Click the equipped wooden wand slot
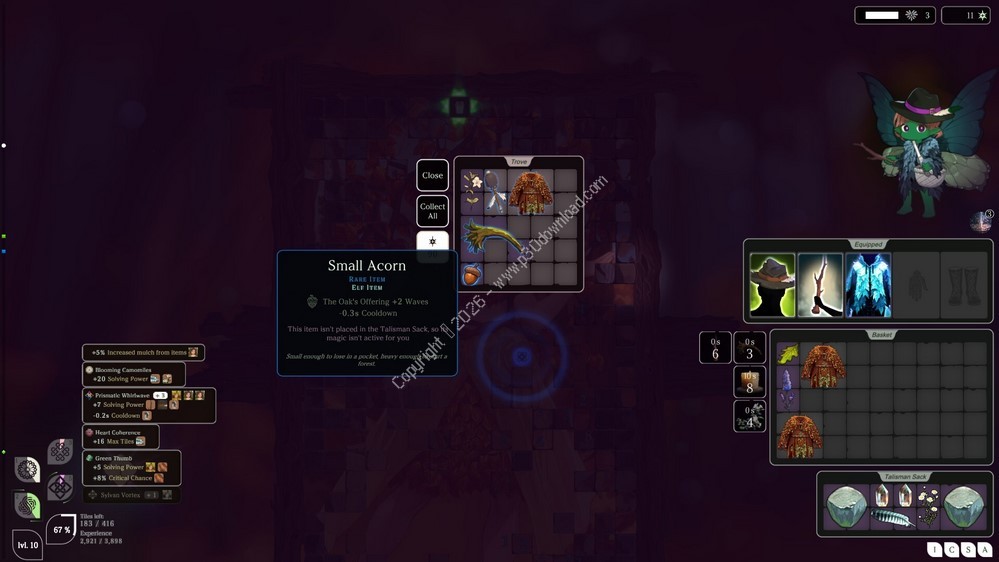Screen dimensions: 999x562 coord(820,285)
